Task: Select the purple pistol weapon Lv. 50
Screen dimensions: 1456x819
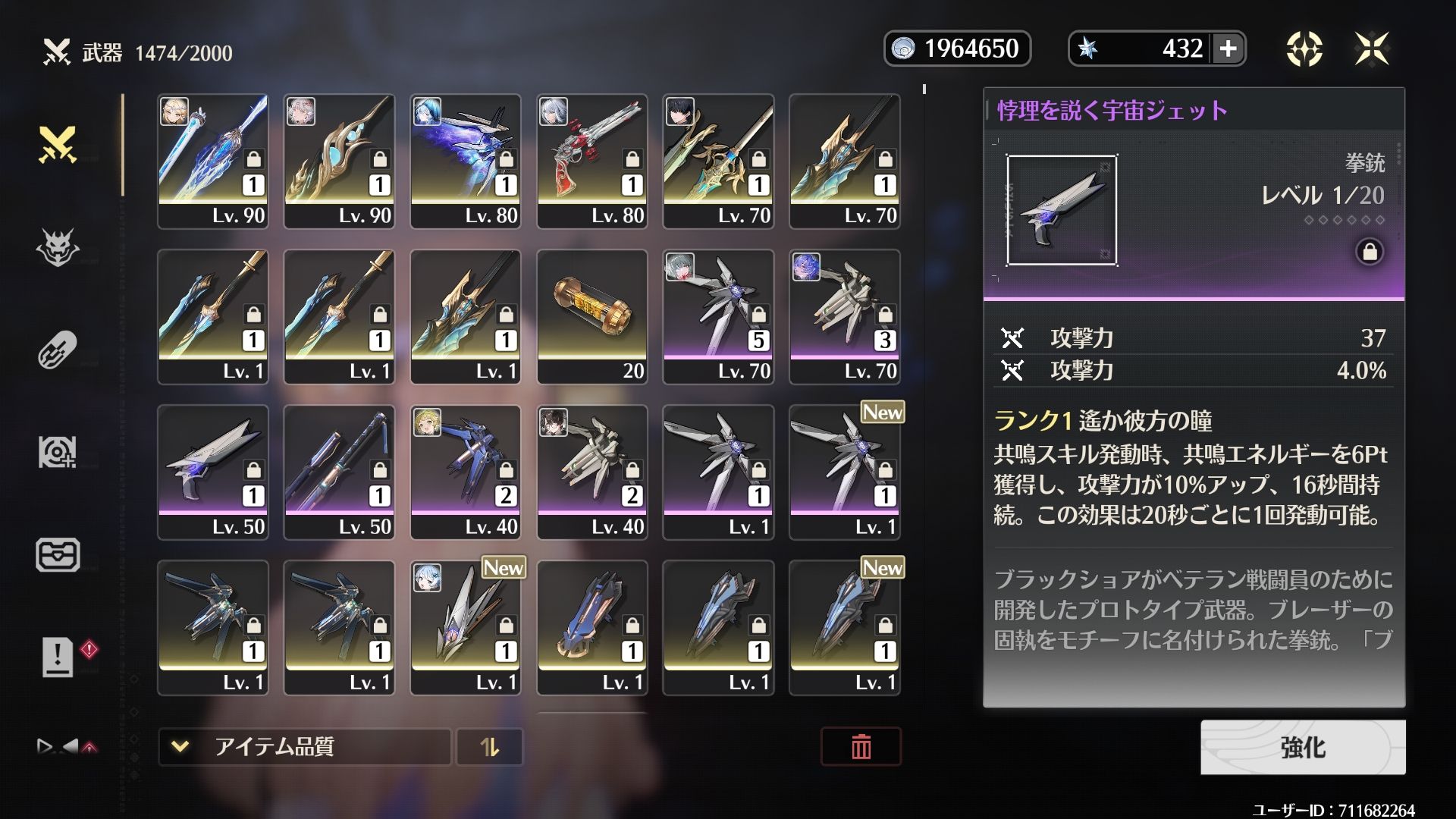Action: click(212, 472)
